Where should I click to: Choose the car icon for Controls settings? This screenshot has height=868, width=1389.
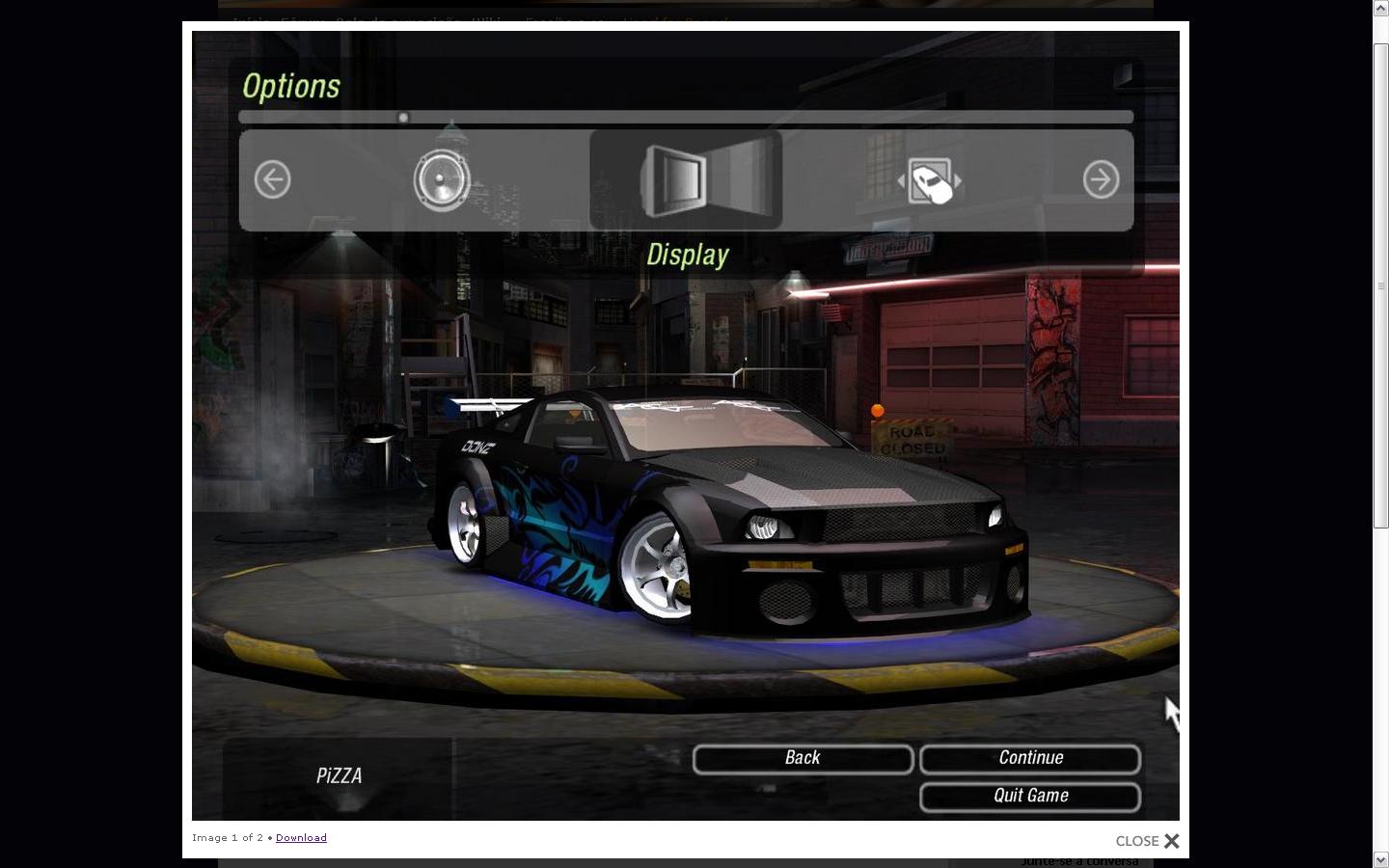coord(930,179)
